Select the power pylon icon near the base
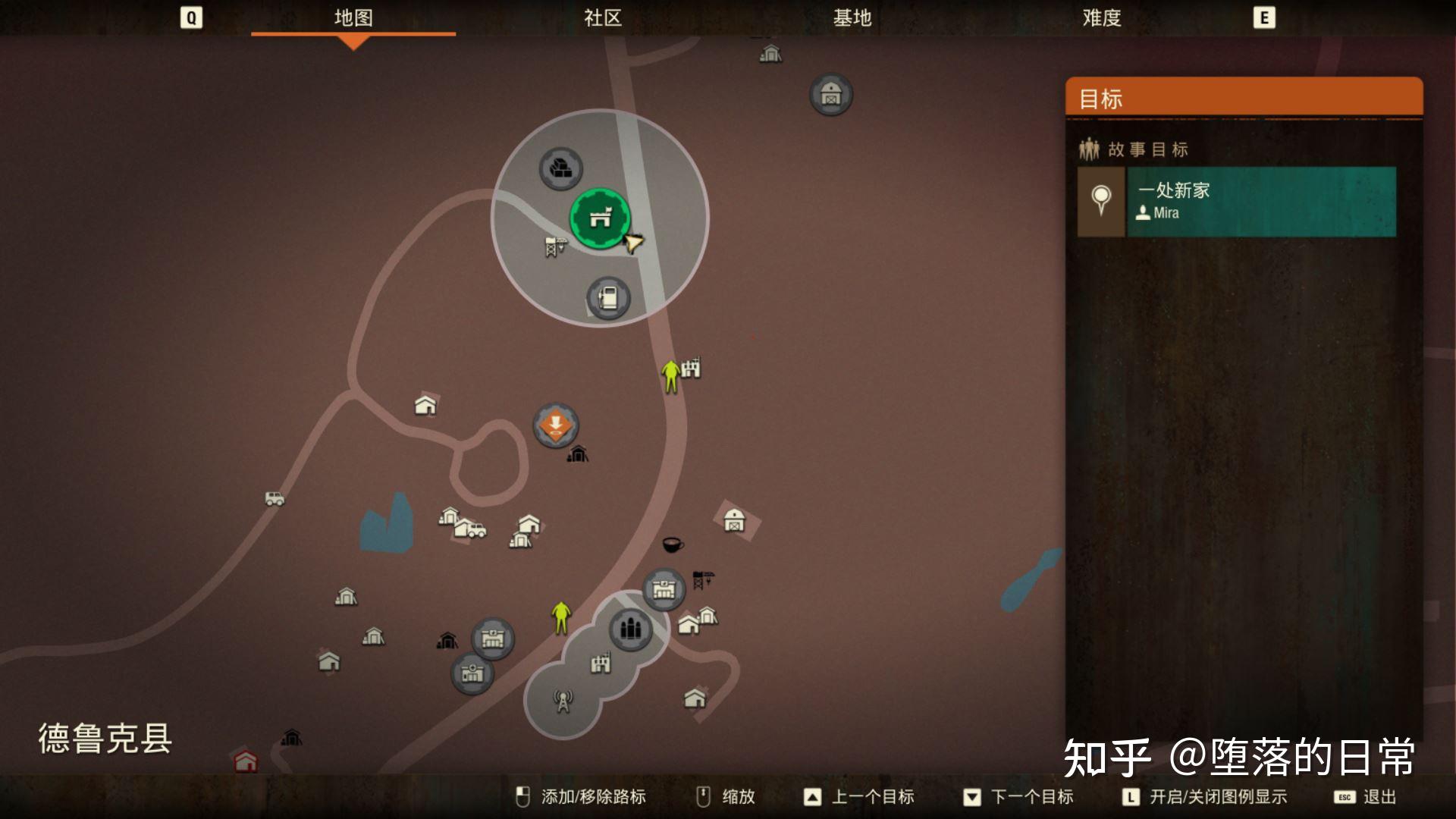1456x819 pixels. coord(556,247)
